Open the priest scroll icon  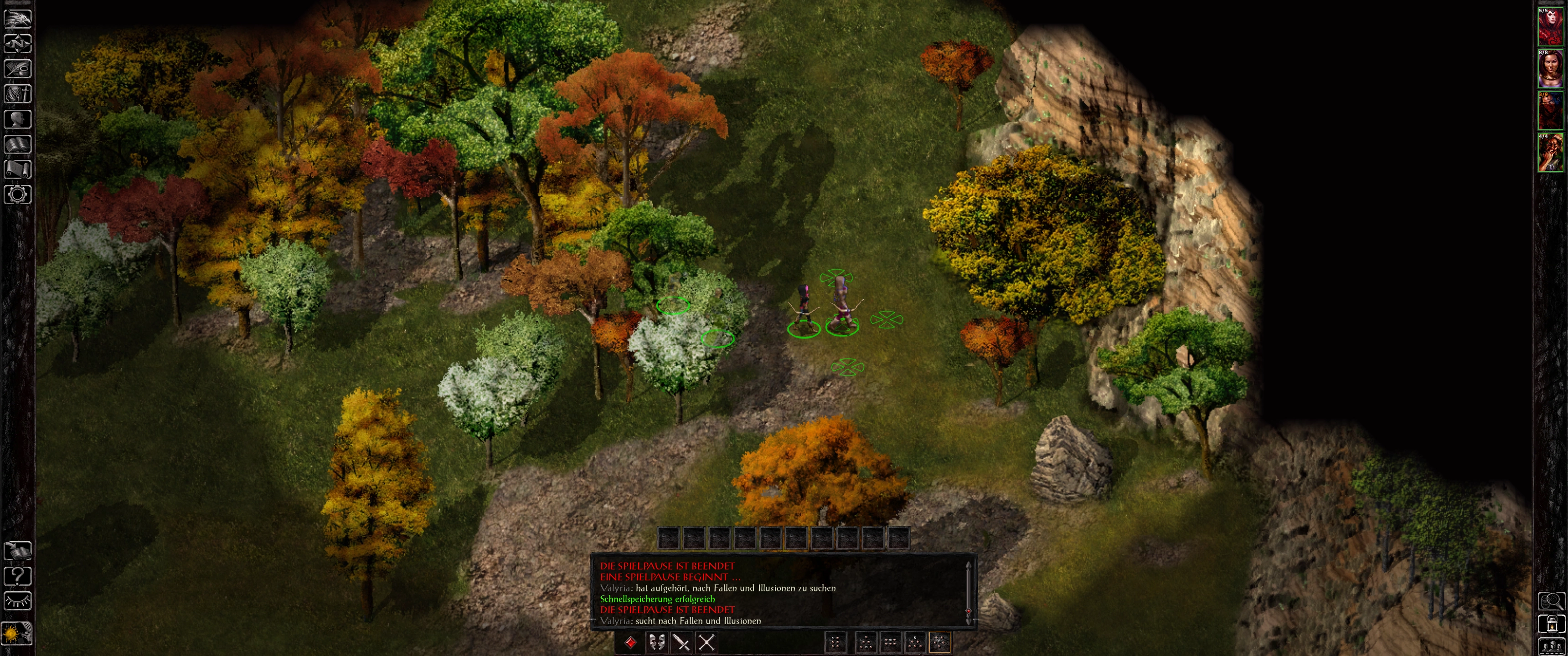[18, 169]
